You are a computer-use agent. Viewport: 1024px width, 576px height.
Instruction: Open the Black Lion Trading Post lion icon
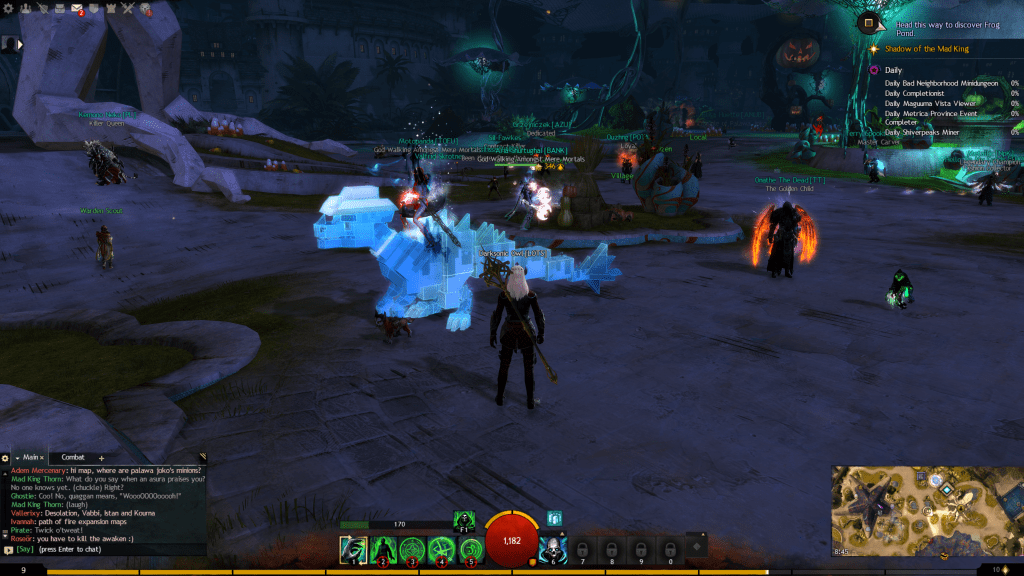coord(145,9)
